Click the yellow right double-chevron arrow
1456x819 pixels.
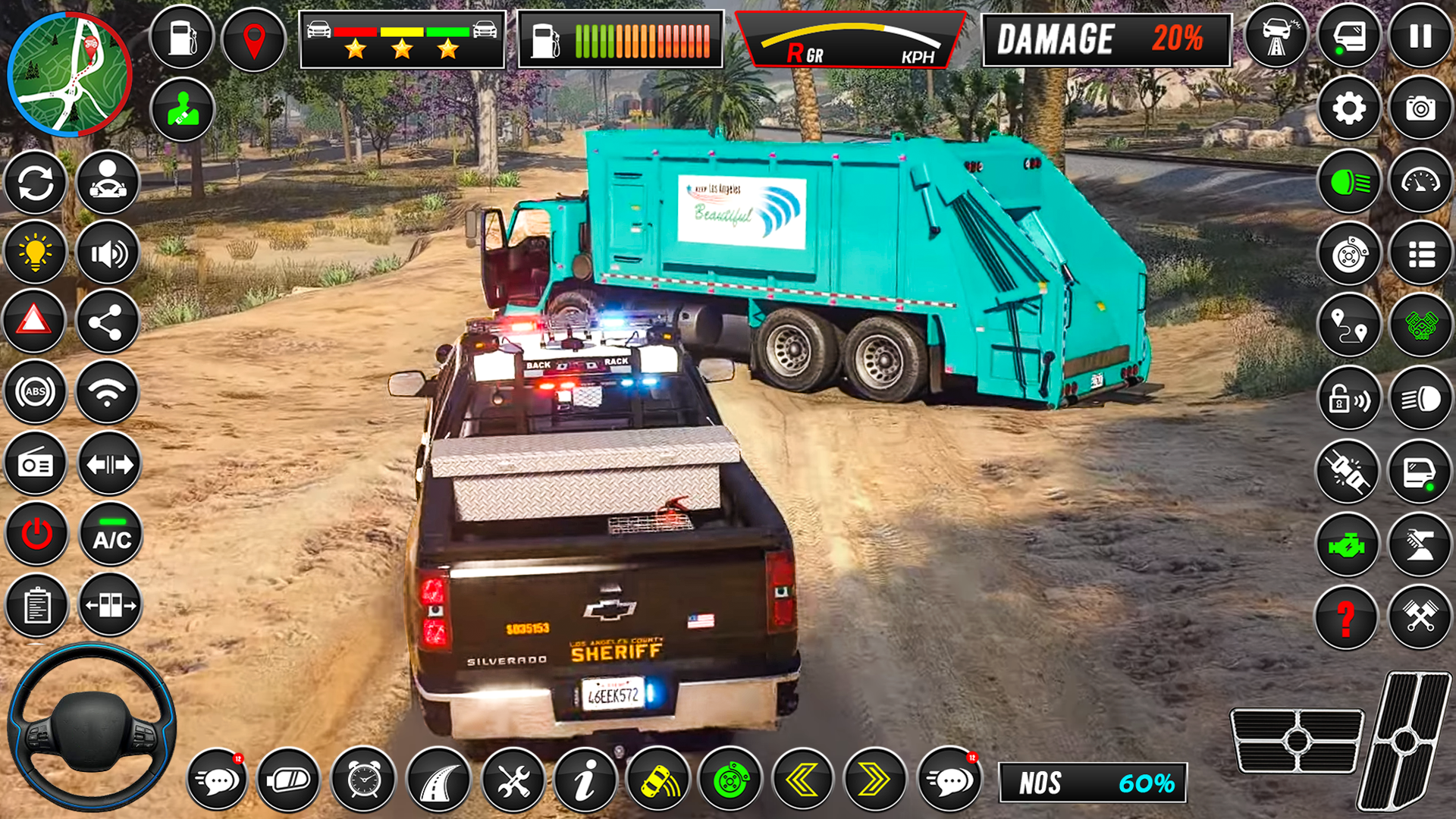click(x=878, y=780)
